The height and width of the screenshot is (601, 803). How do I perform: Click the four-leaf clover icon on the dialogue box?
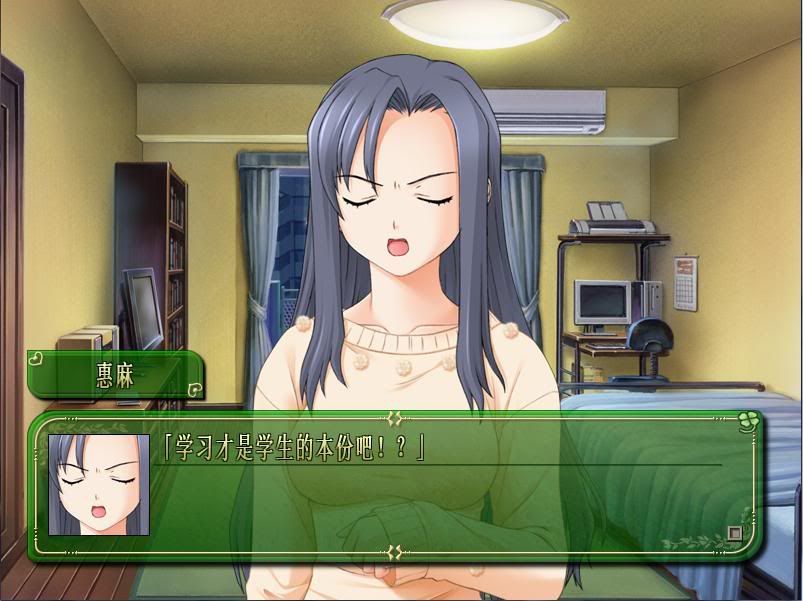(x=745, y=422)
